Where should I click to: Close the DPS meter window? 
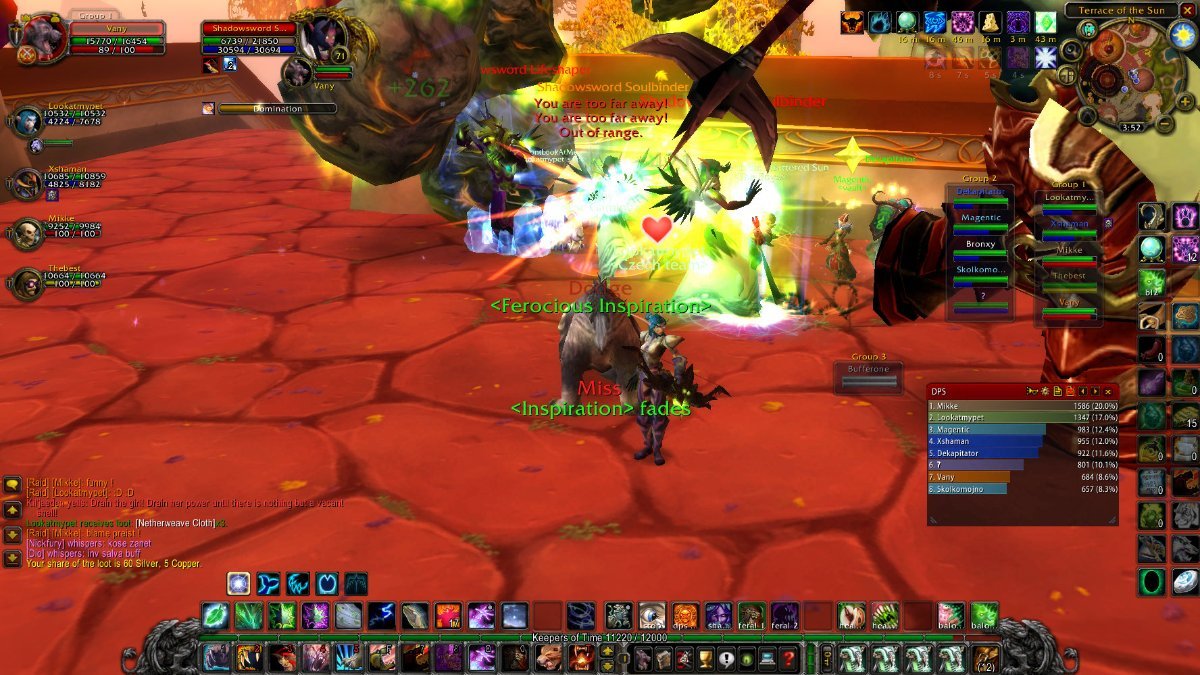tap(1108, 391)
